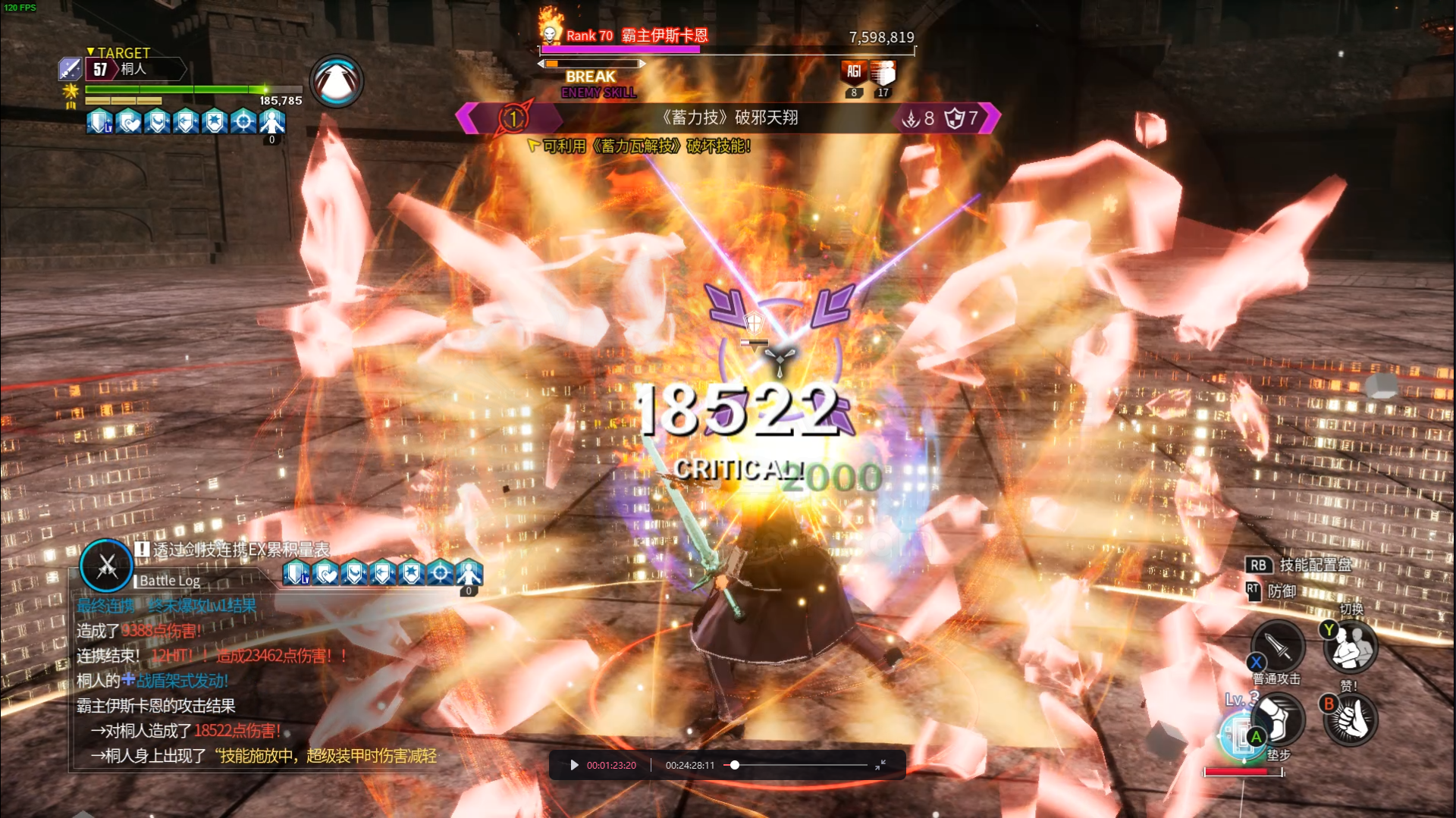
Task: Open the 技能配置盘 skill palette label
Action: point(1315,565)
